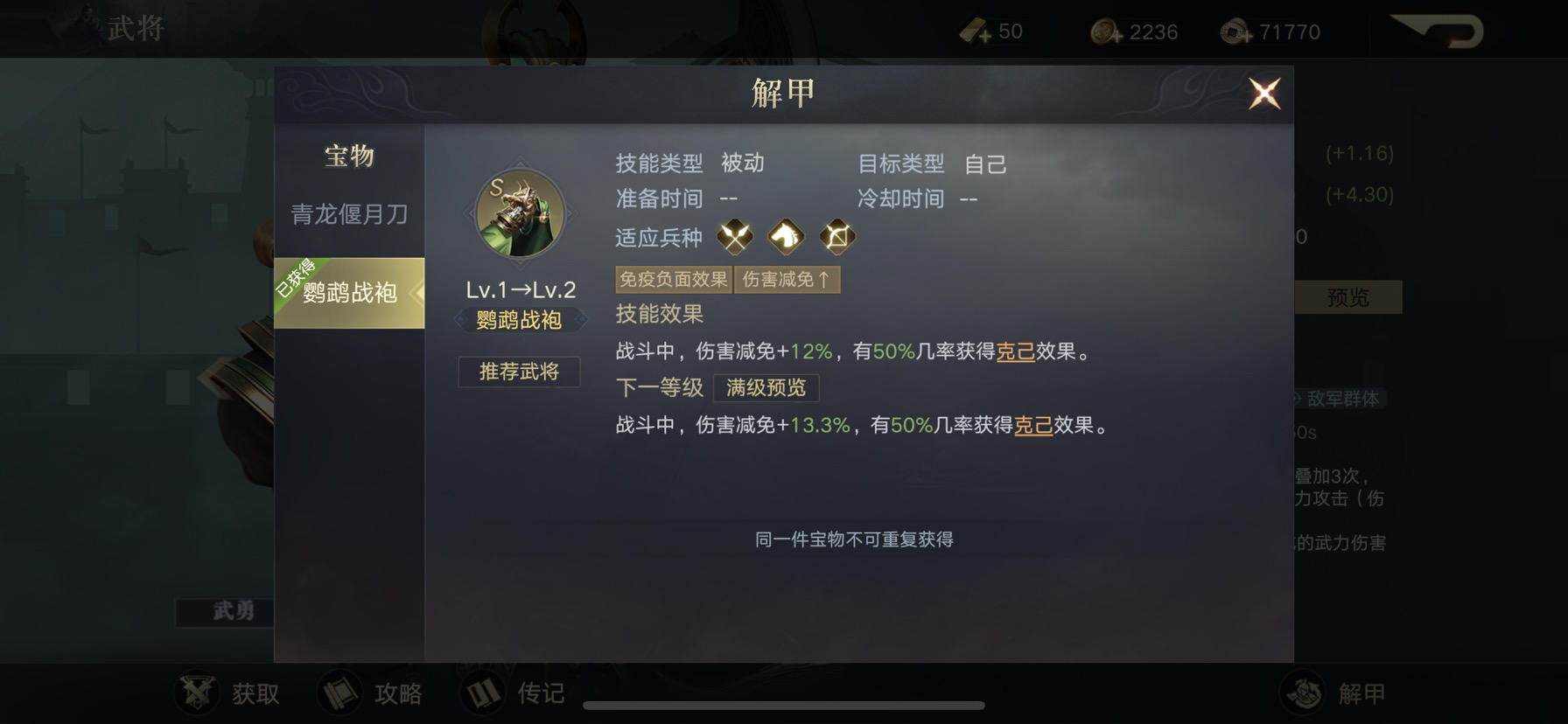Tap the copper coin currency icon
The image size is (1568, 724).
click(x=1101, y=31)
